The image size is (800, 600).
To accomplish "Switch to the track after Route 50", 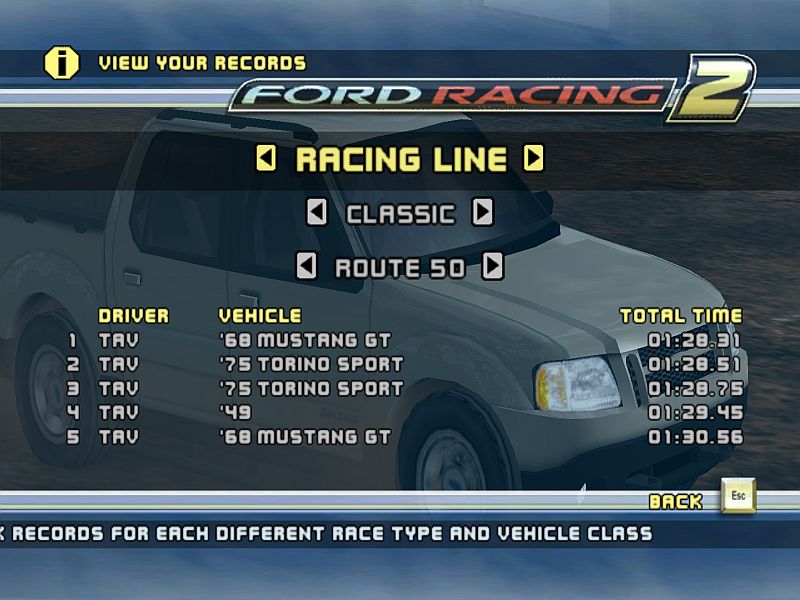I will pos(493,266).
